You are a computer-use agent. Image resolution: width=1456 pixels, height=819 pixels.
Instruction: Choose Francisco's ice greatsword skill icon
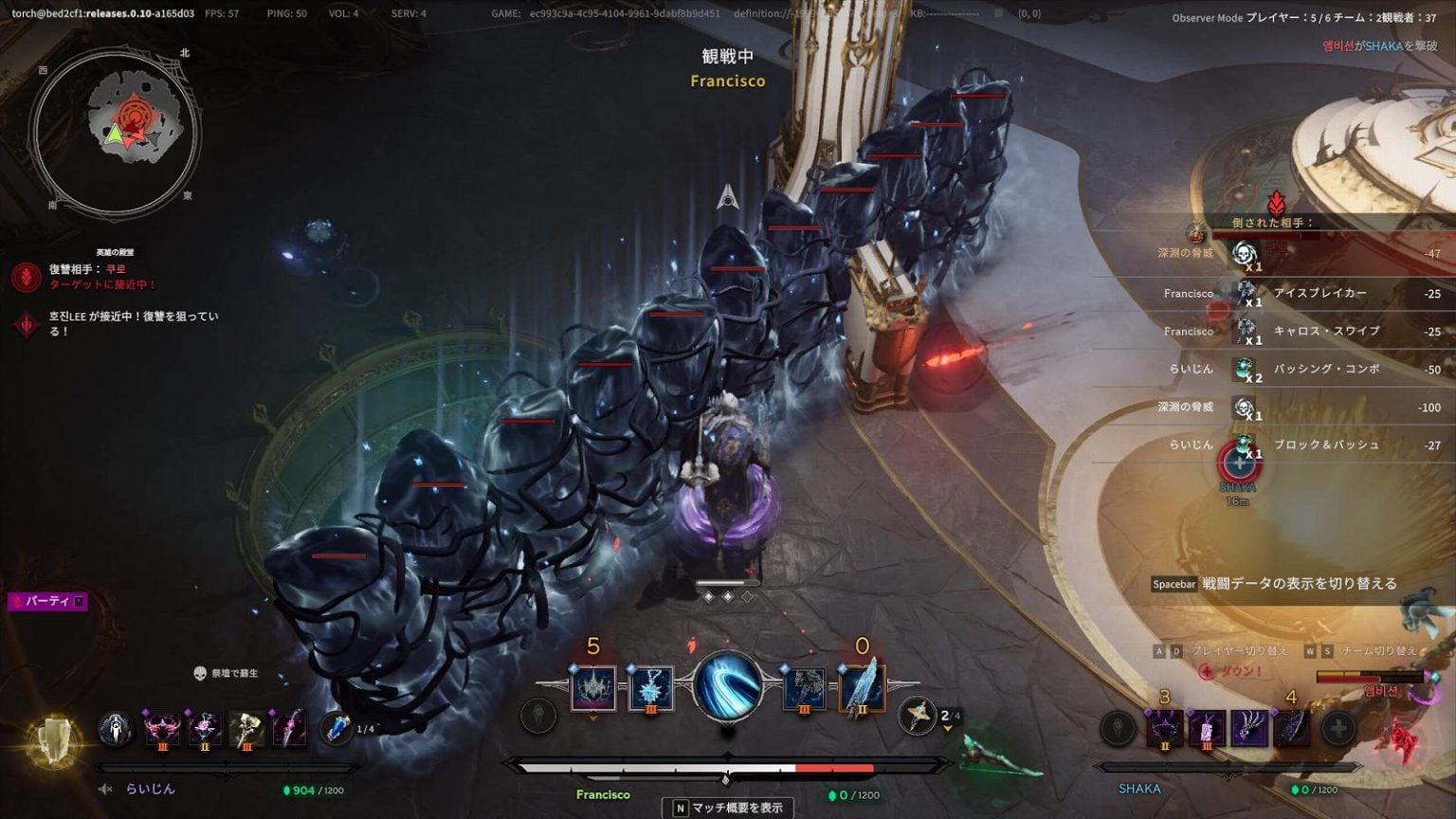[862, 689]
